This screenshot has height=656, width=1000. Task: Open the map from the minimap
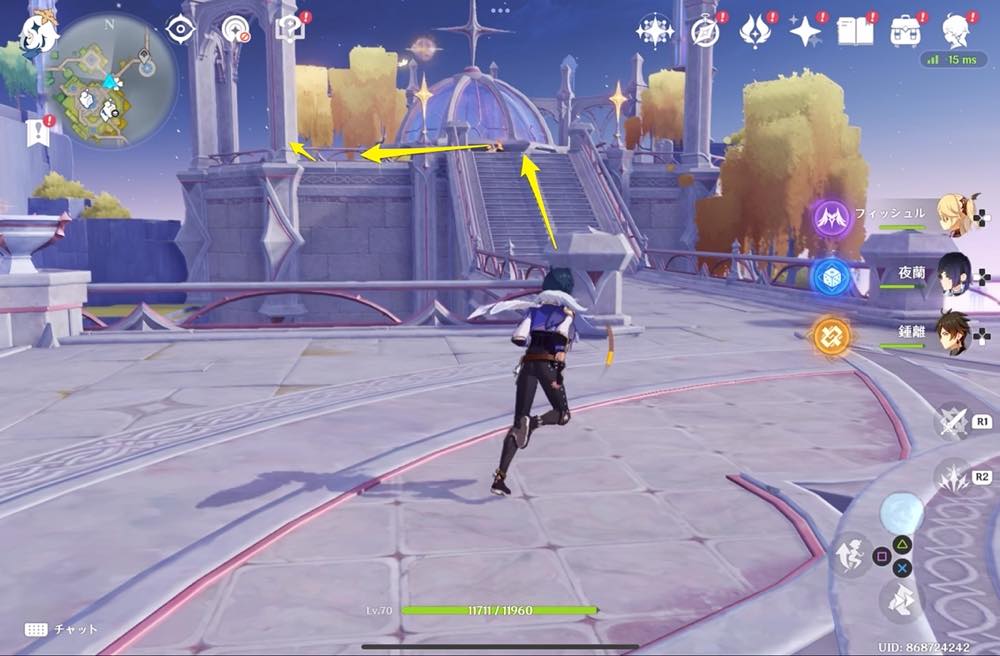pos(111,80)
